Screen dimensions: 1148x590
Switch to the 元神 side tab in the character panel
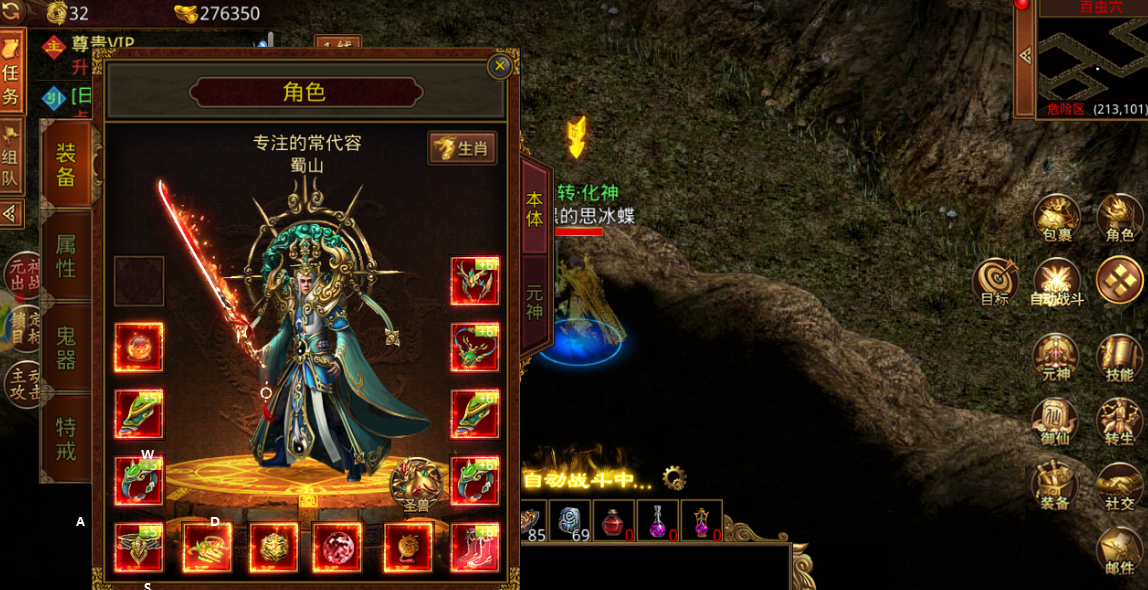pyautogui.click(x=535, y=302)
